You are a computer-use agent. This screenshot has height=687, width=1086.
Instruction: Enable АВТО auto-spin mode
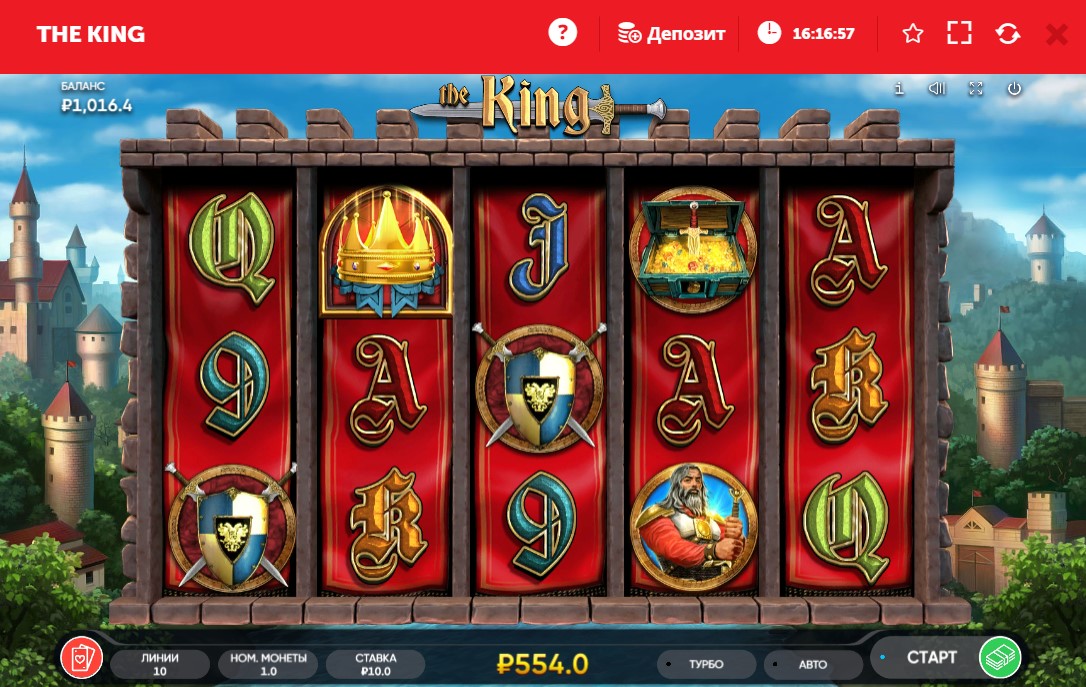(x=812, y=664)
